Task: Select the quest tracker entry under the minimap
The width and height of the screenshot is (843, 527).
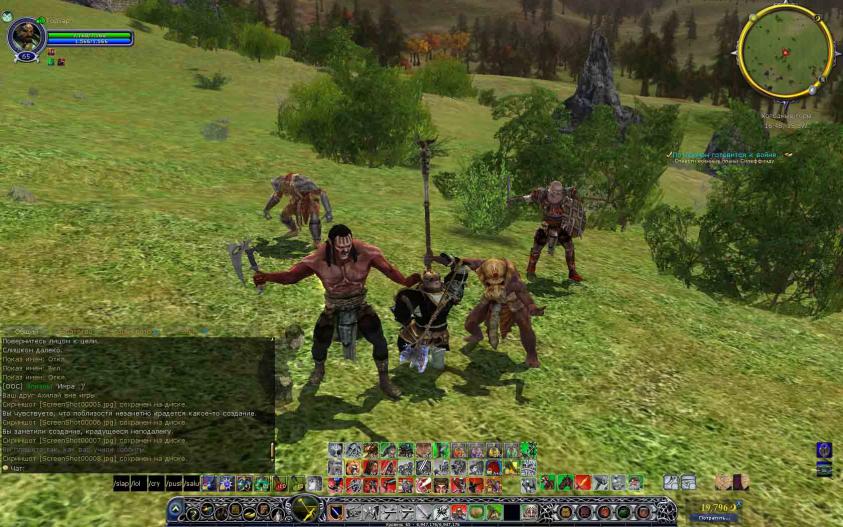Action: point(729,156)
